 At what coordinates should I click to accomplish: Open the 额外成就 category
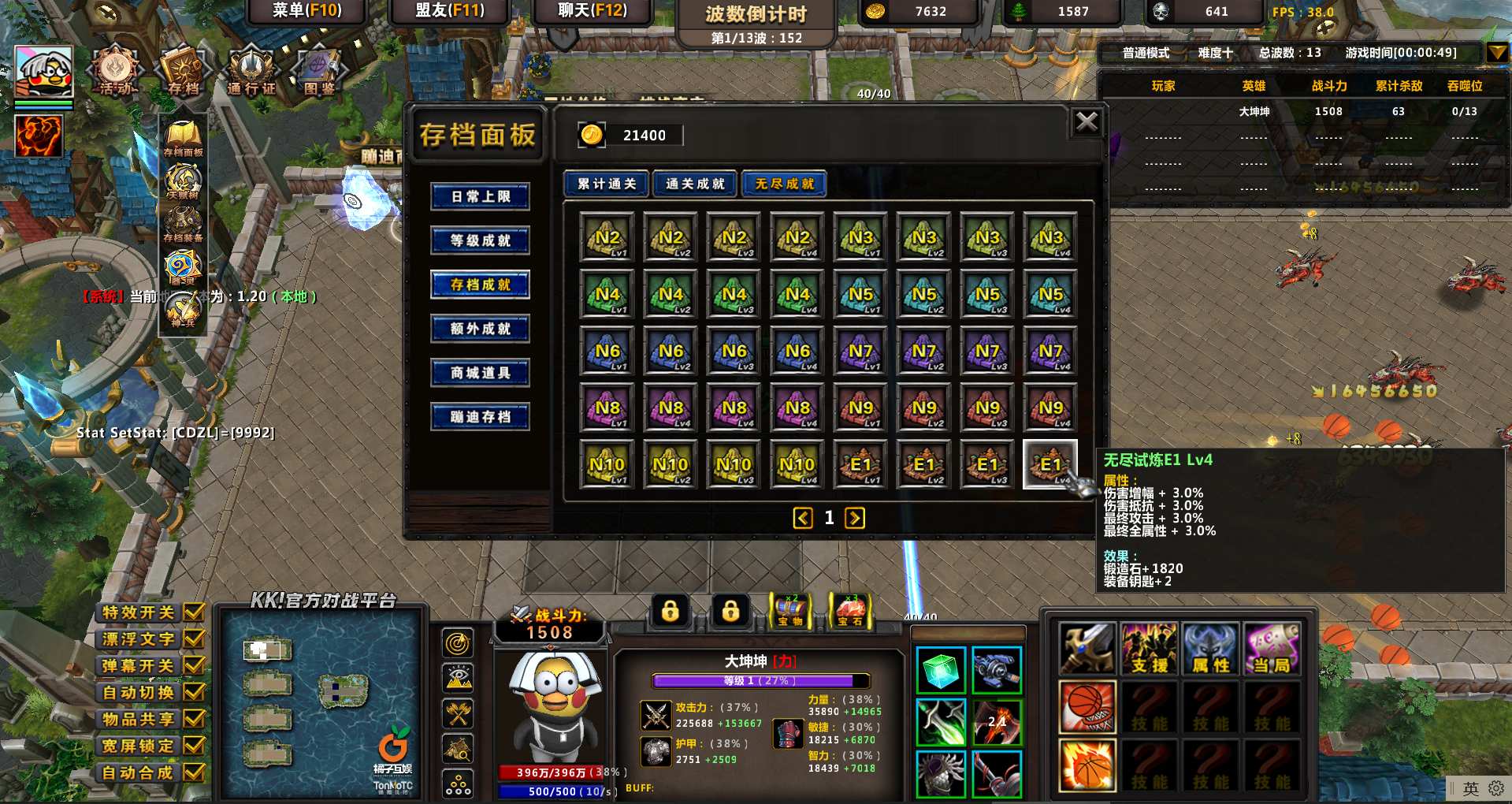[x=480, y=329]
